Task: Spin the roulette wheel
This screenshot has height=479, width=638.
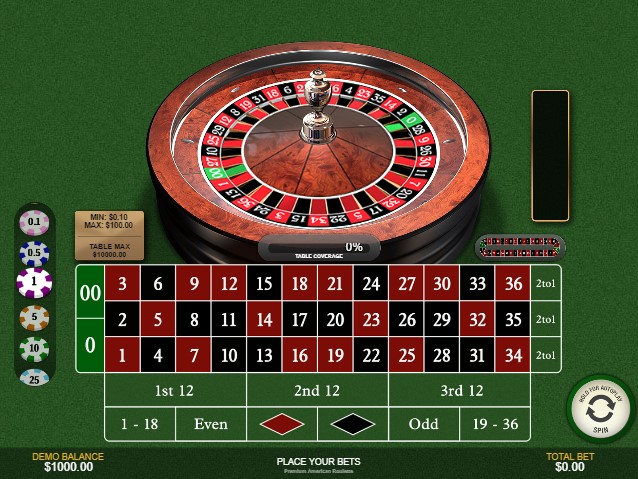Action: click(600, 410)
